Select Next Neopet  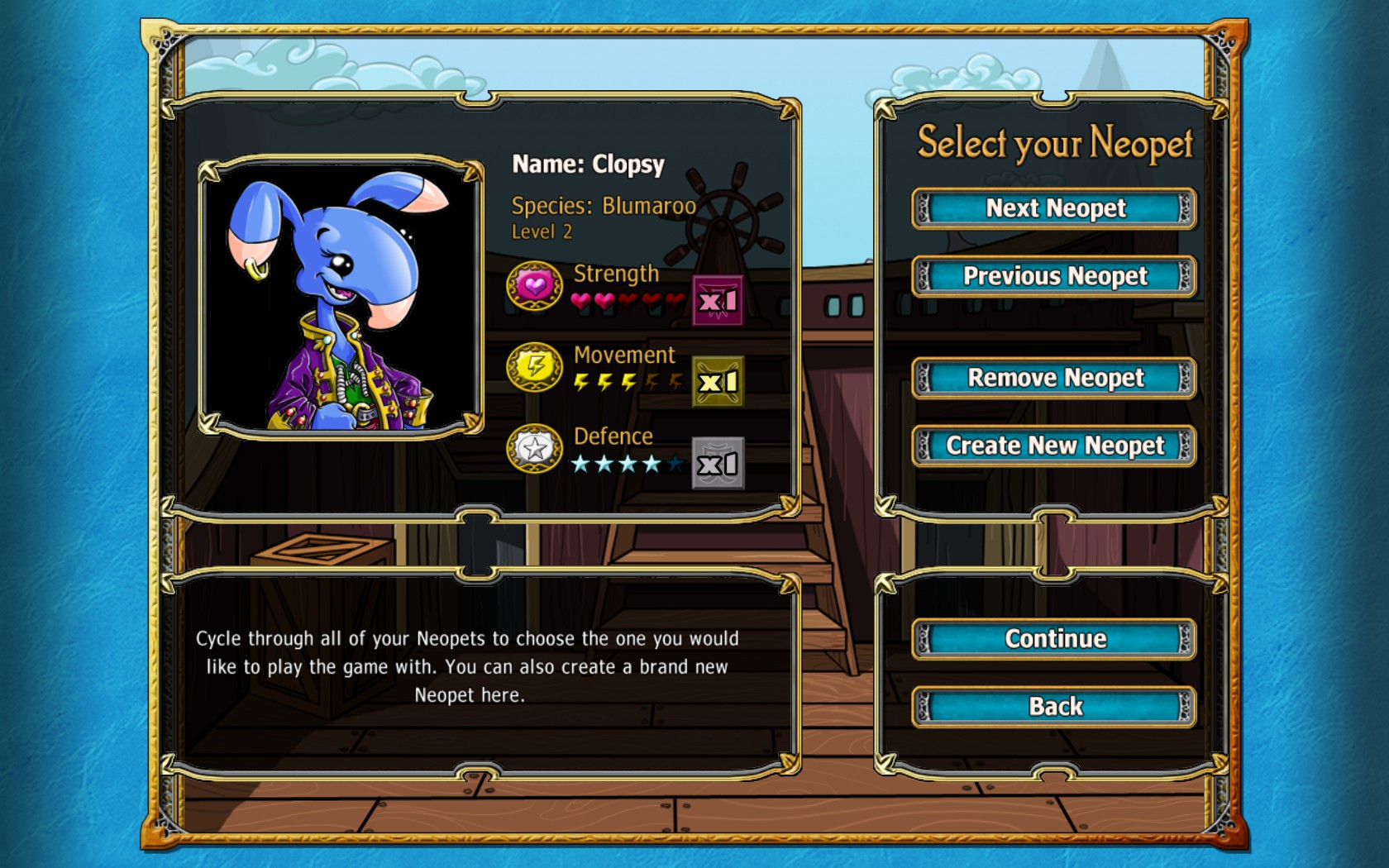(1052, 209)
